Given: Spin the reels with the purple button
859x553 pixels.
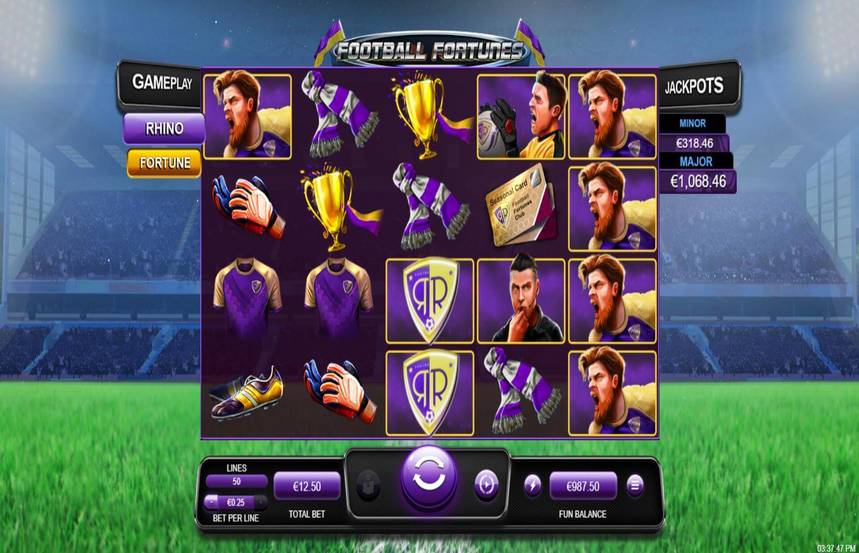Looking at the screenshot, I should tap(429, 483).
